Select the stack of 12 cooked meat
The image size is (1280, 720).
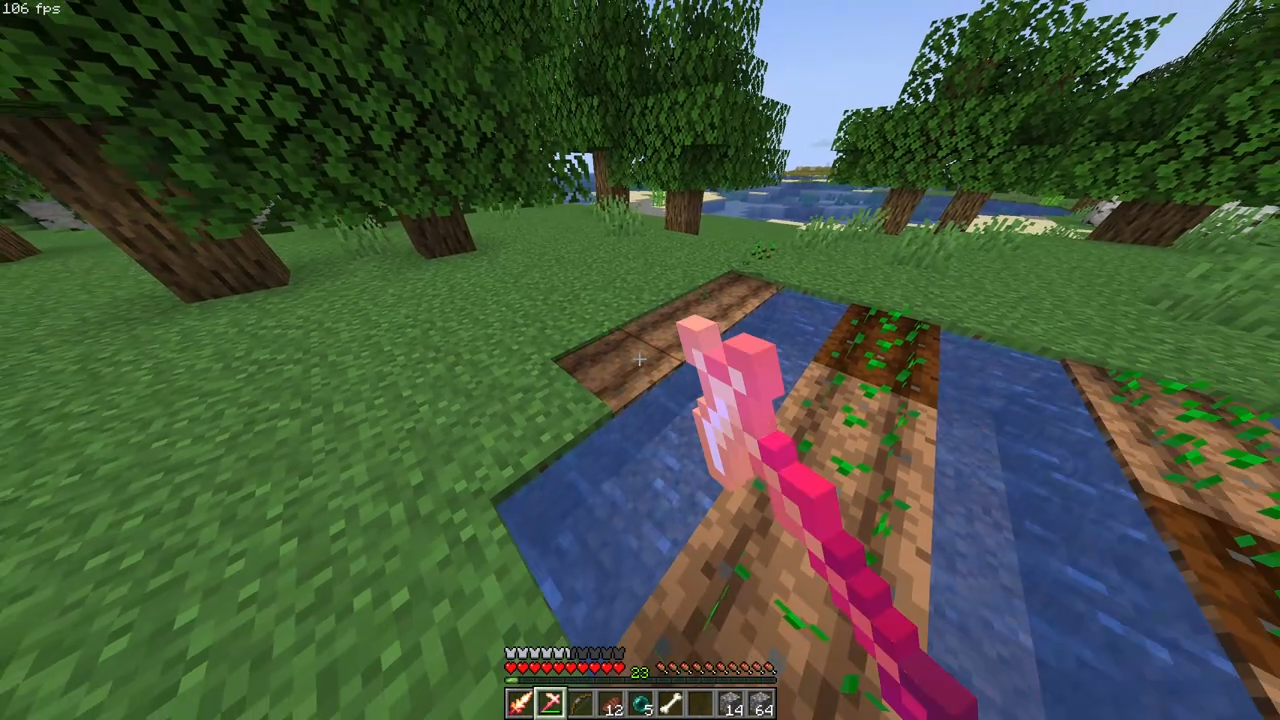pyautogui.click(x=611, y=702)
